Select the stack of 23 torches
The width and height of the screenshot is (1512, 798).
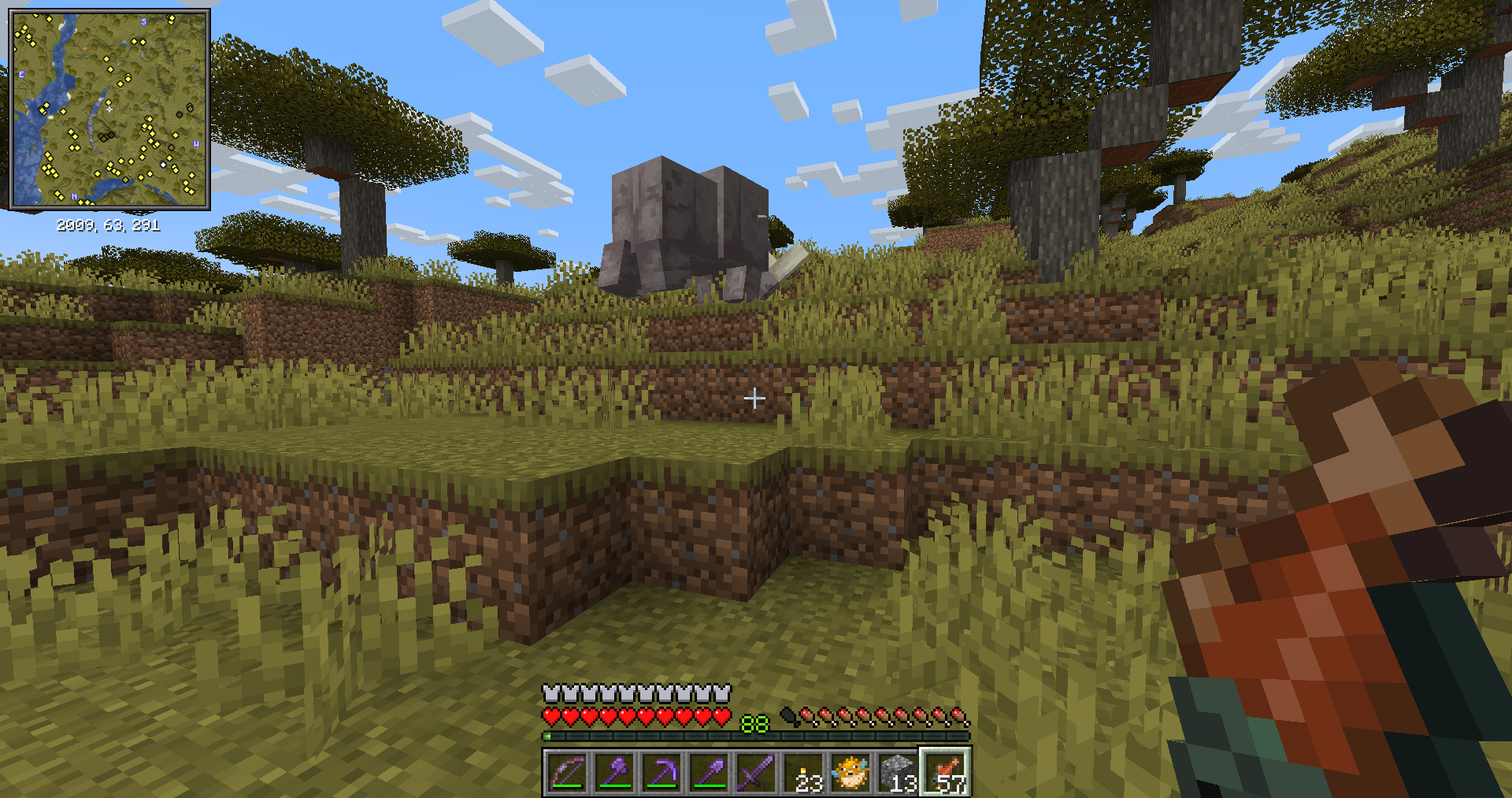(804, 772)
